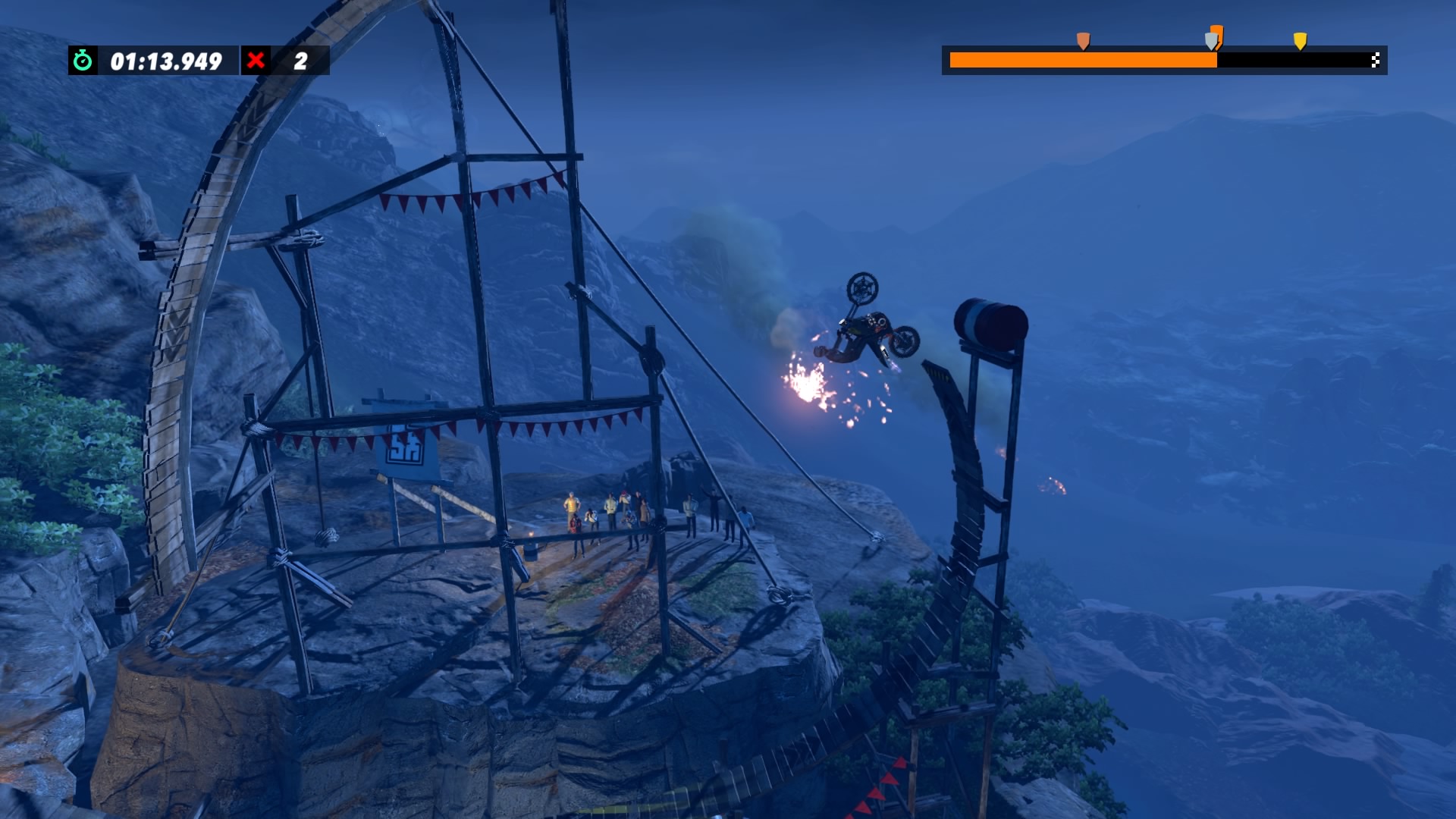
Task: Select the gold medal marker on the progress bar
Action: coord(1300,40)
